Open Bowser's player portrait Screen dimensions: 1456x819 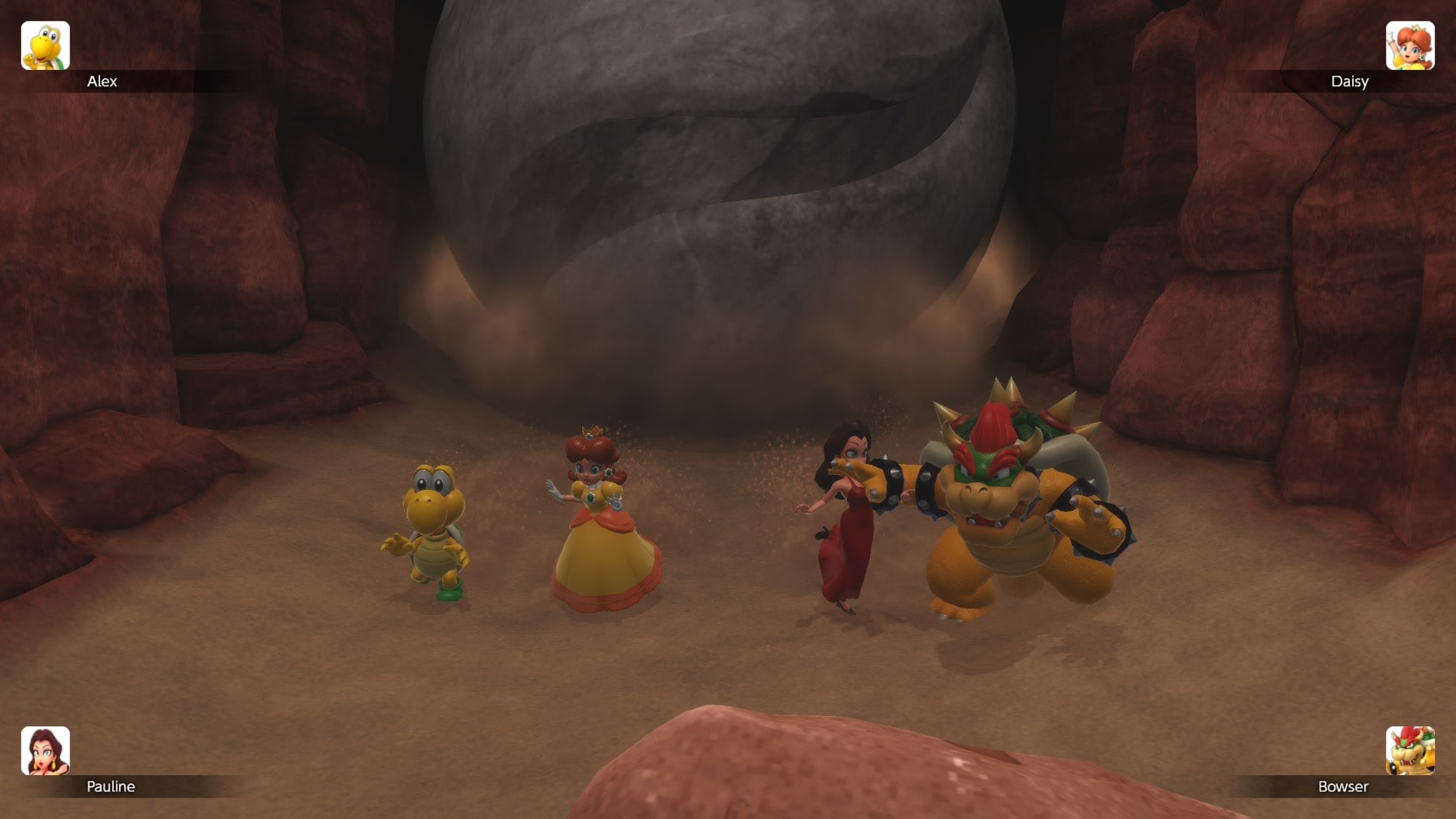point(1410,751)
